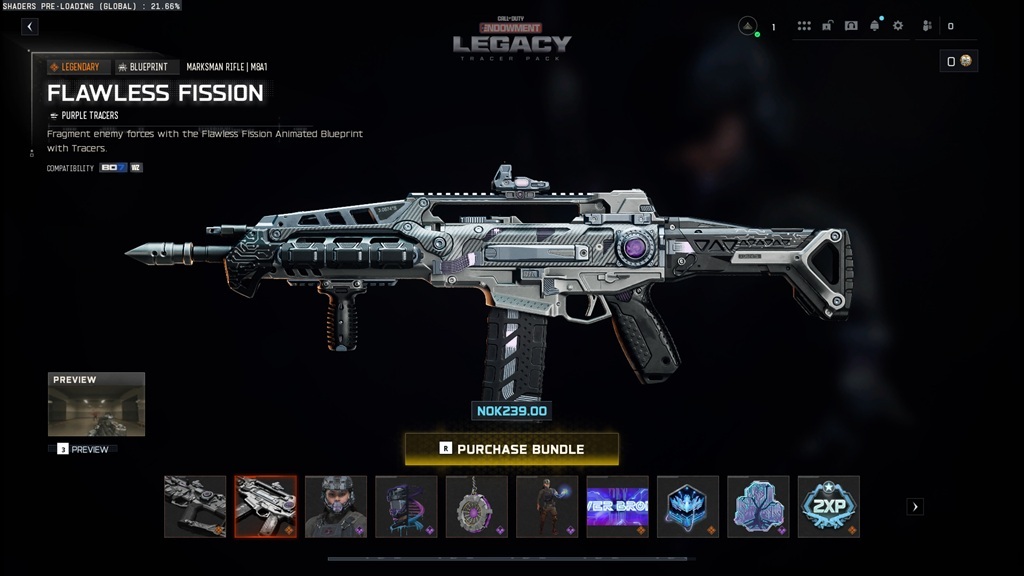
Task: Select the 2XP token item
Action: (x=828, y=506)
